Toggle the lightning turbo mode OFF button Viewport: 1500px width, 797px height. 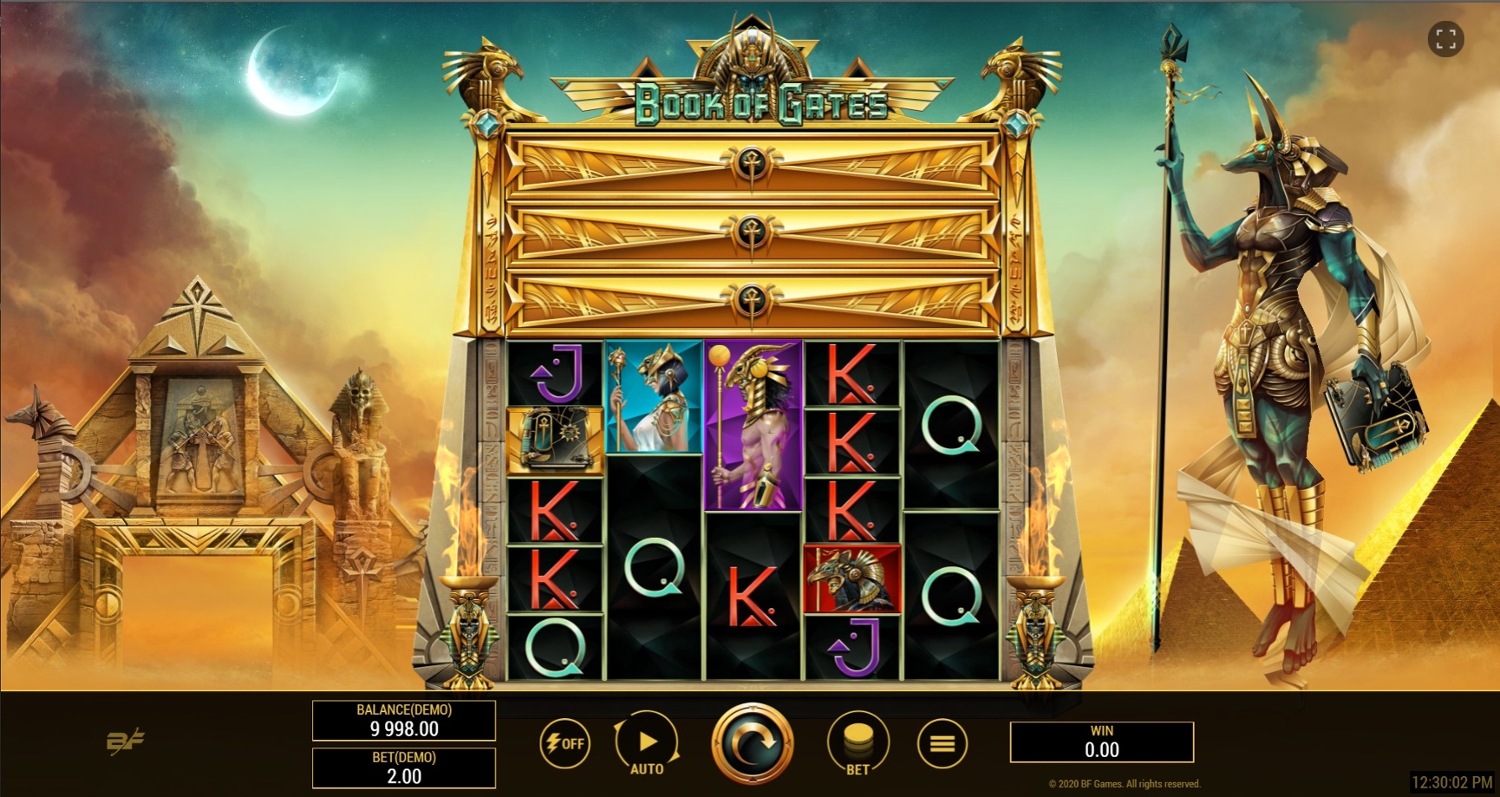[564, 743]
